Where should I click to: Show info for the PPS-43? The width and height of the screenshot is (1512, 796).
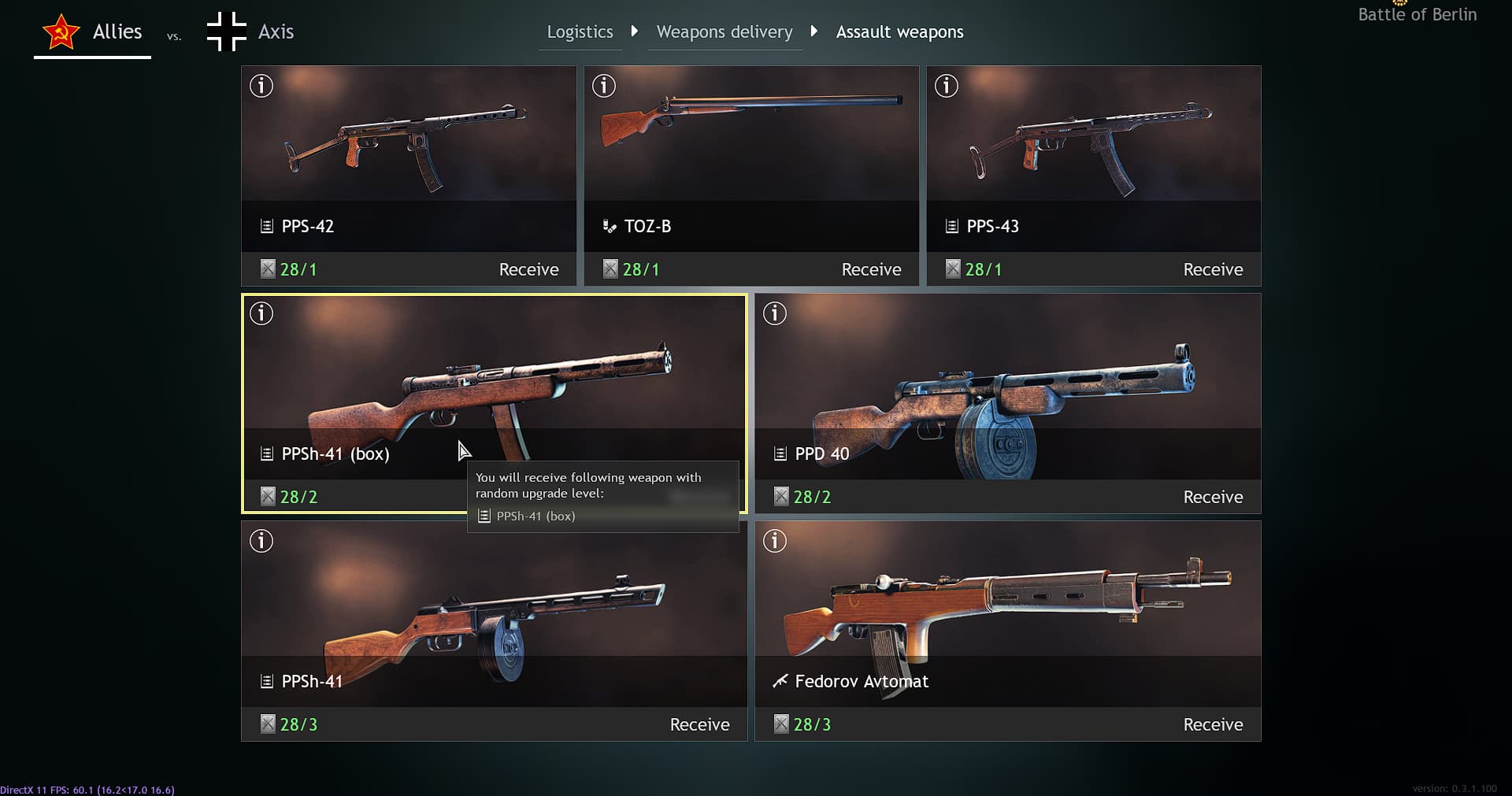click(x=947, y=86)
